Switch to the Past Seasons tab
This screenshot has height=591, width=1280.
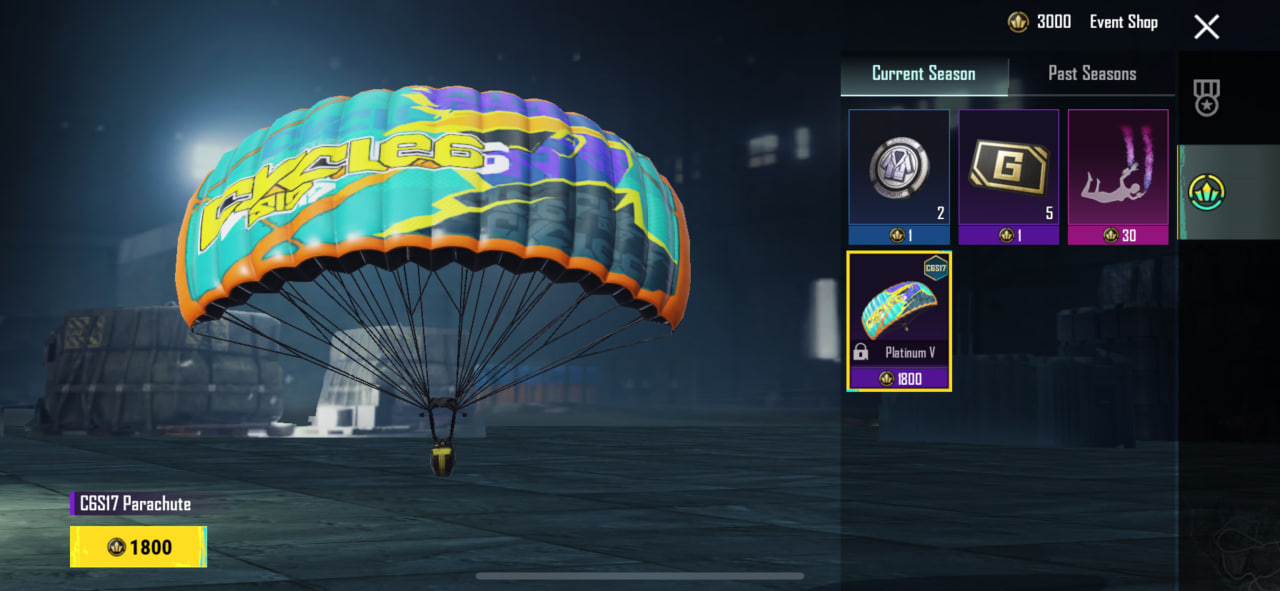pyautogui.click(x=1091, y=74)
